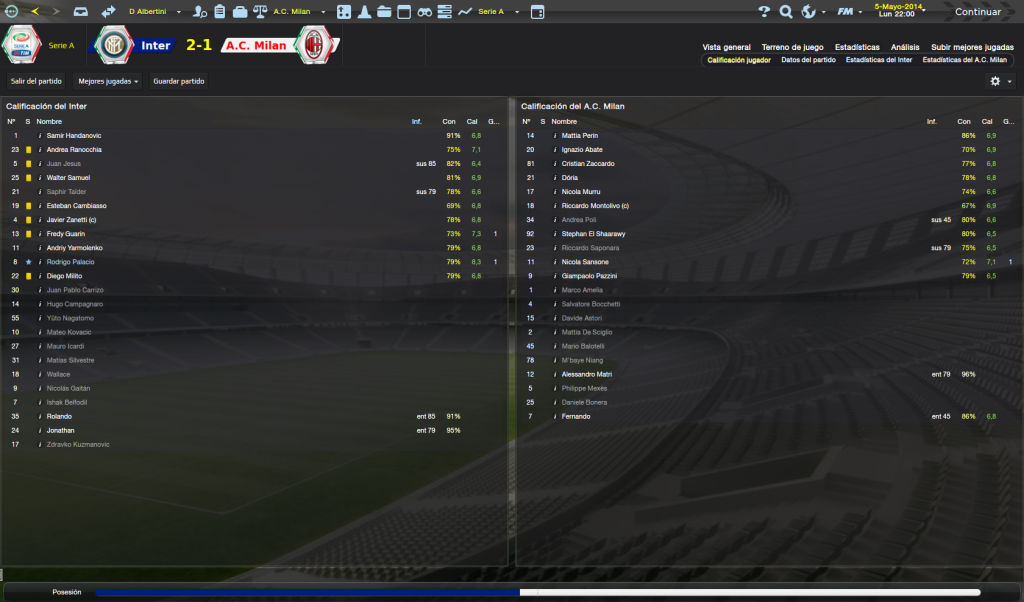View Estadísticas del Inter subtab
This screenshot has width=1024, height=602.
tap(878, 60)
